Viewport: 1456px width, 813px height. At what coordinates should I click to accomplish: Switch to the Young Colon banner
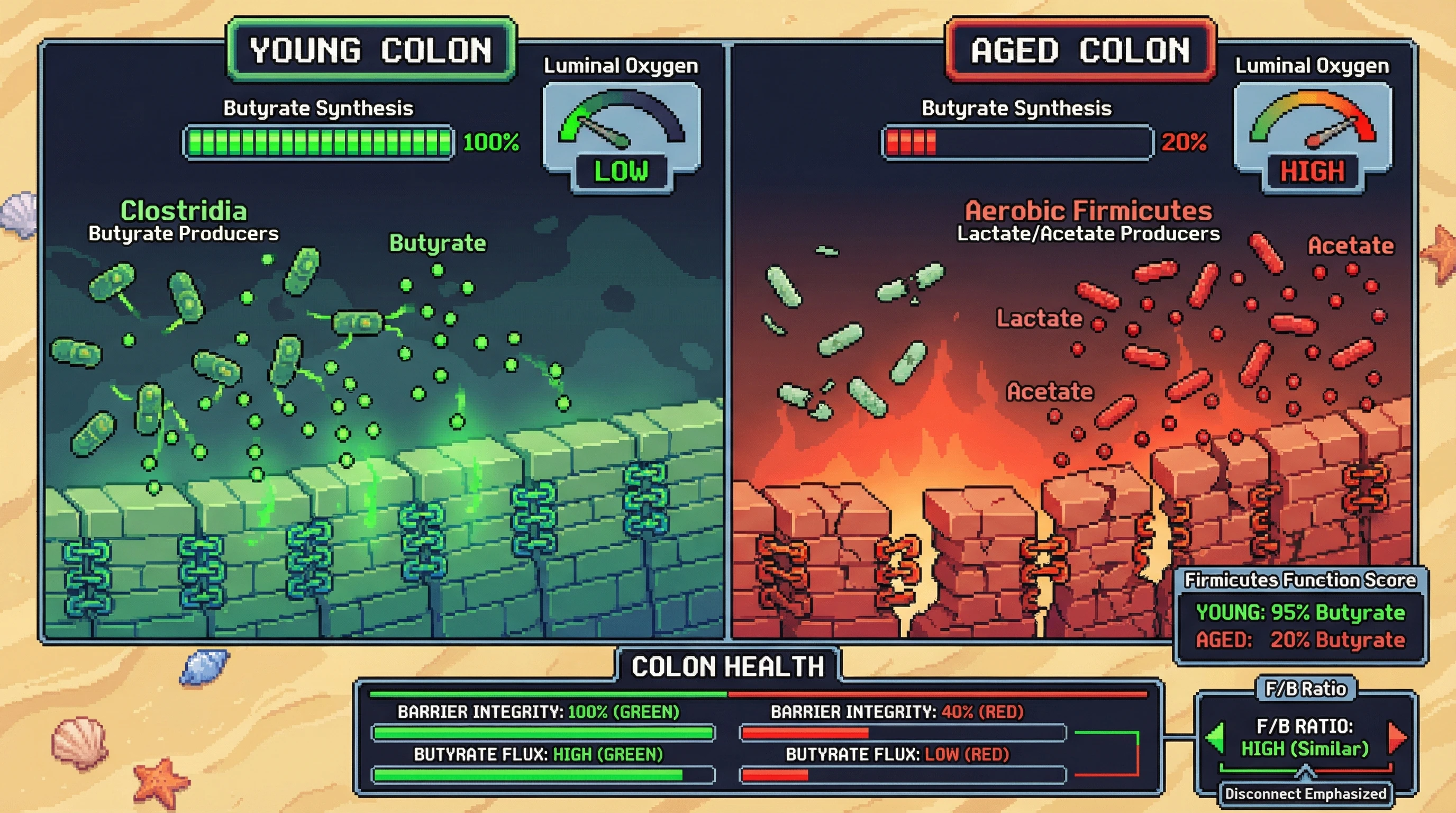click(371, 50)
